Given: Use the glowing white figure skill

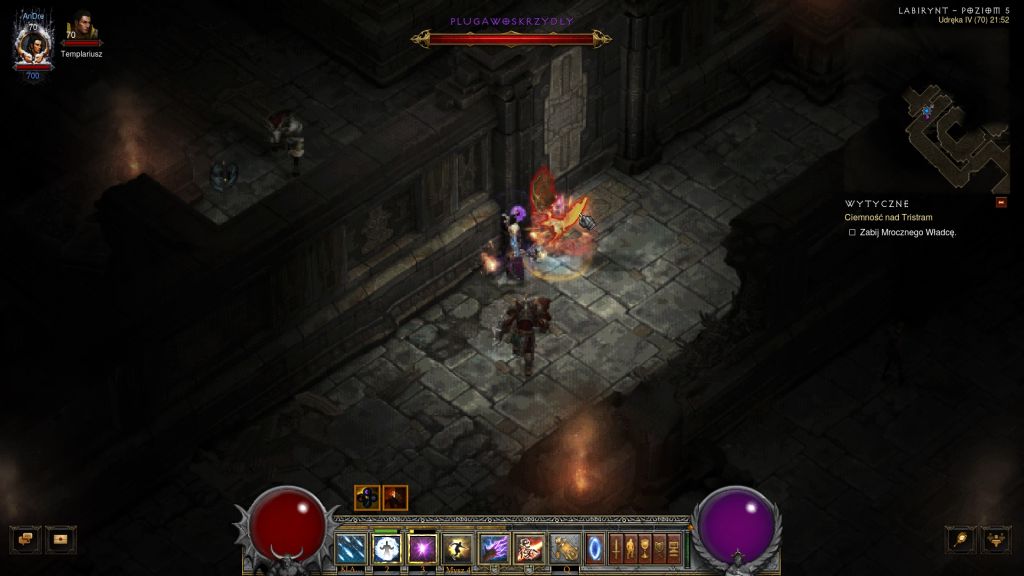Looking at the screenshot, I should (386, 548).
